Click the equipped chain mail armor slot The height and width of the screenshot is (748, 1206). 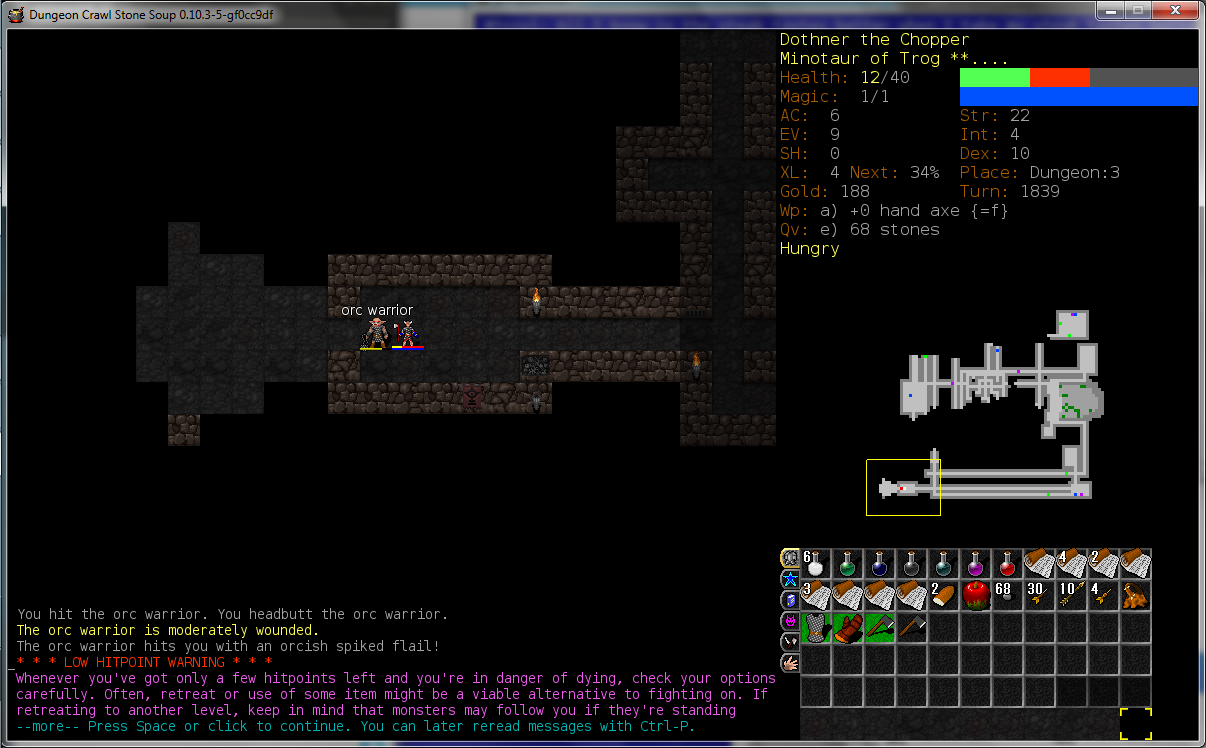(816, 628)
